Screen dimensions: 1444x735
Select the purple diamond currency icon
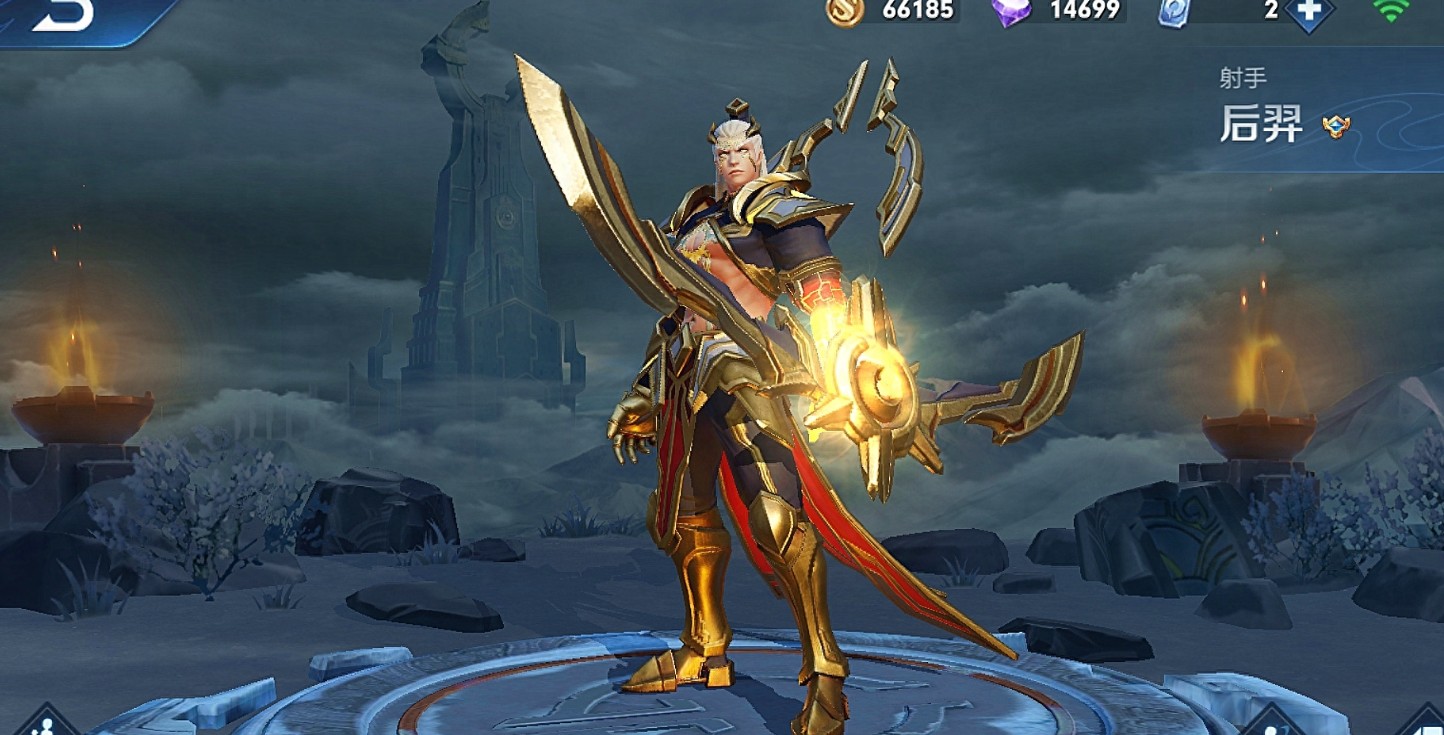[x=1011, y=12]
